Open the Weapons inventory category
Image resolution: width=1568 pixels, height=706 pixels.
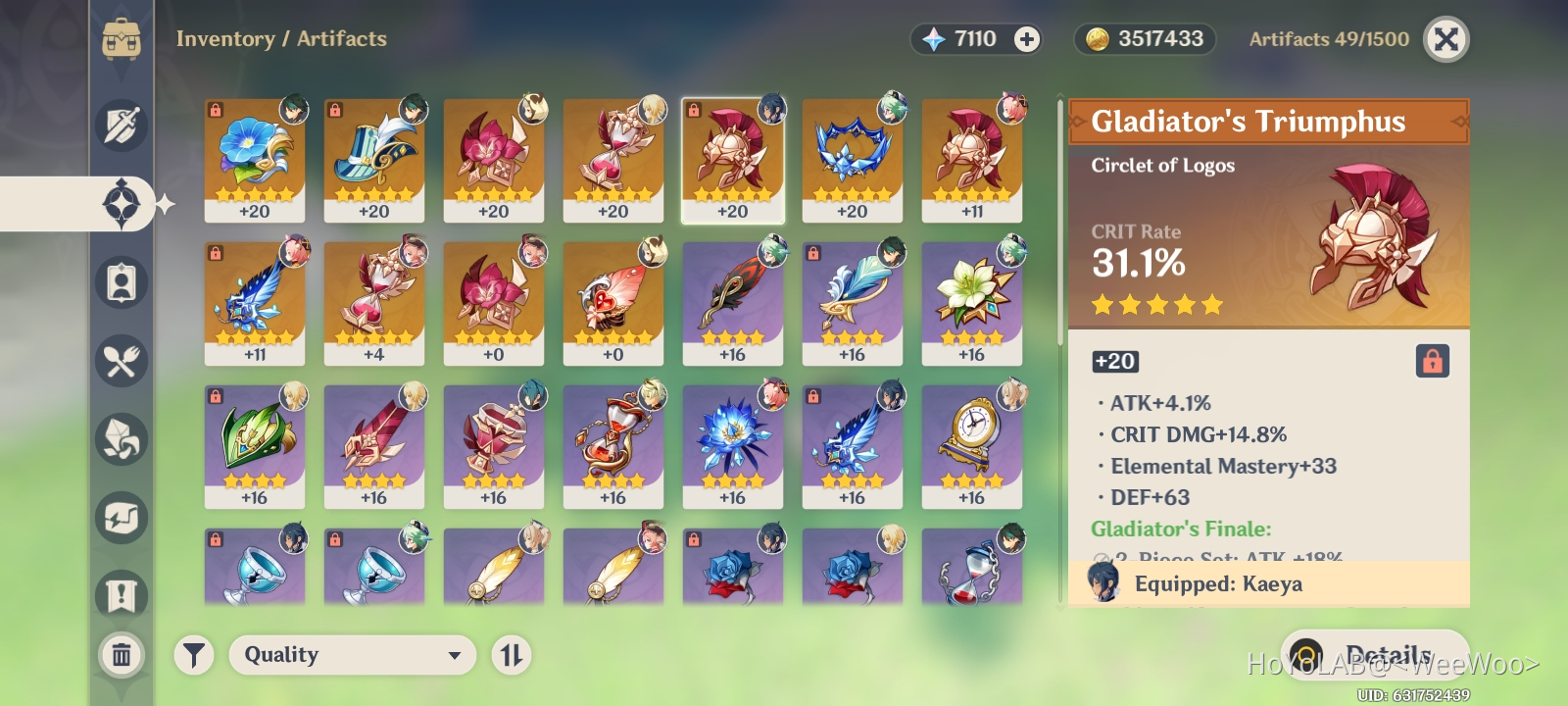point(121,126)
